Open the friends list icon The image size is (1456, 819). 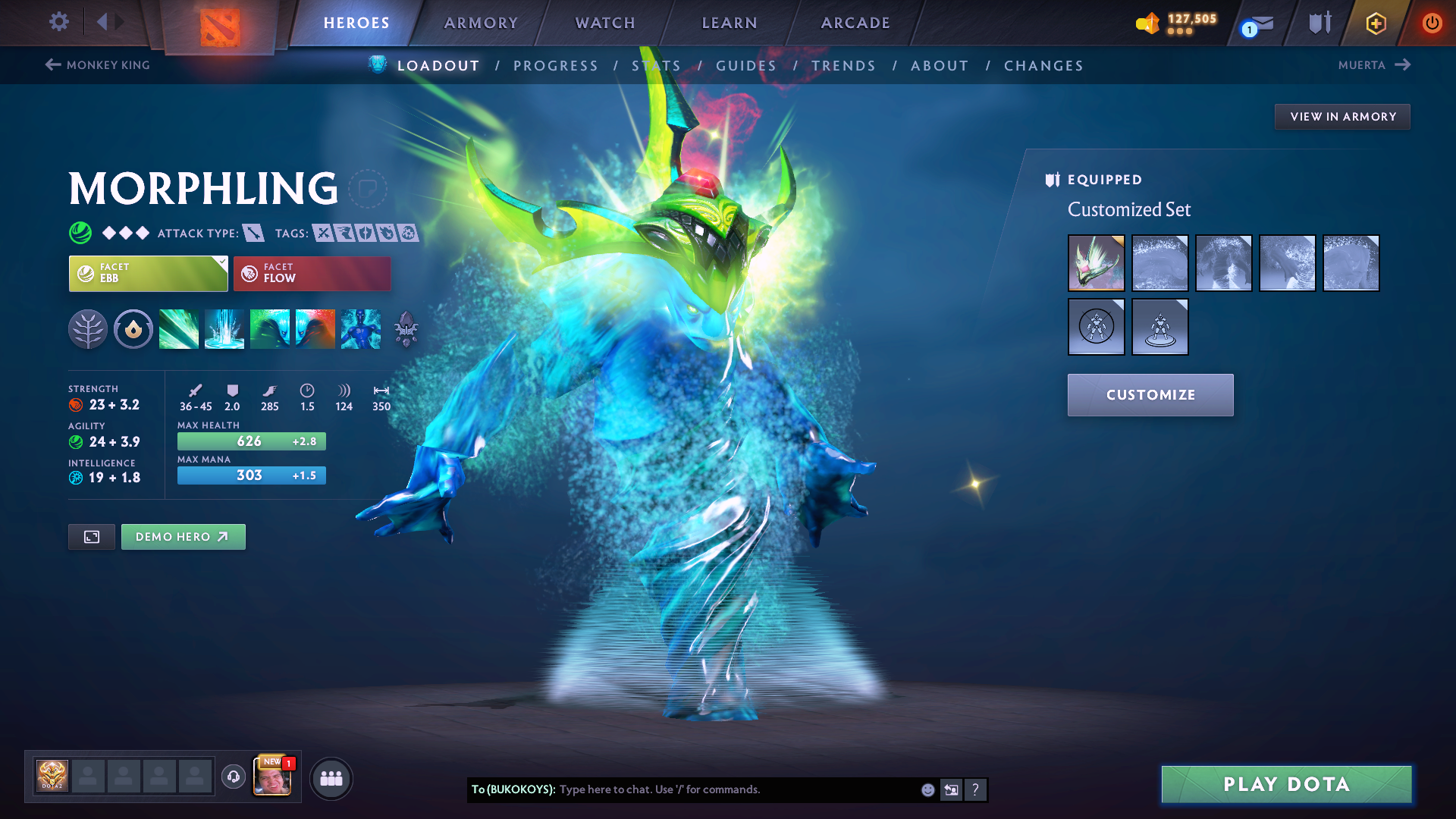pos(331,778)
